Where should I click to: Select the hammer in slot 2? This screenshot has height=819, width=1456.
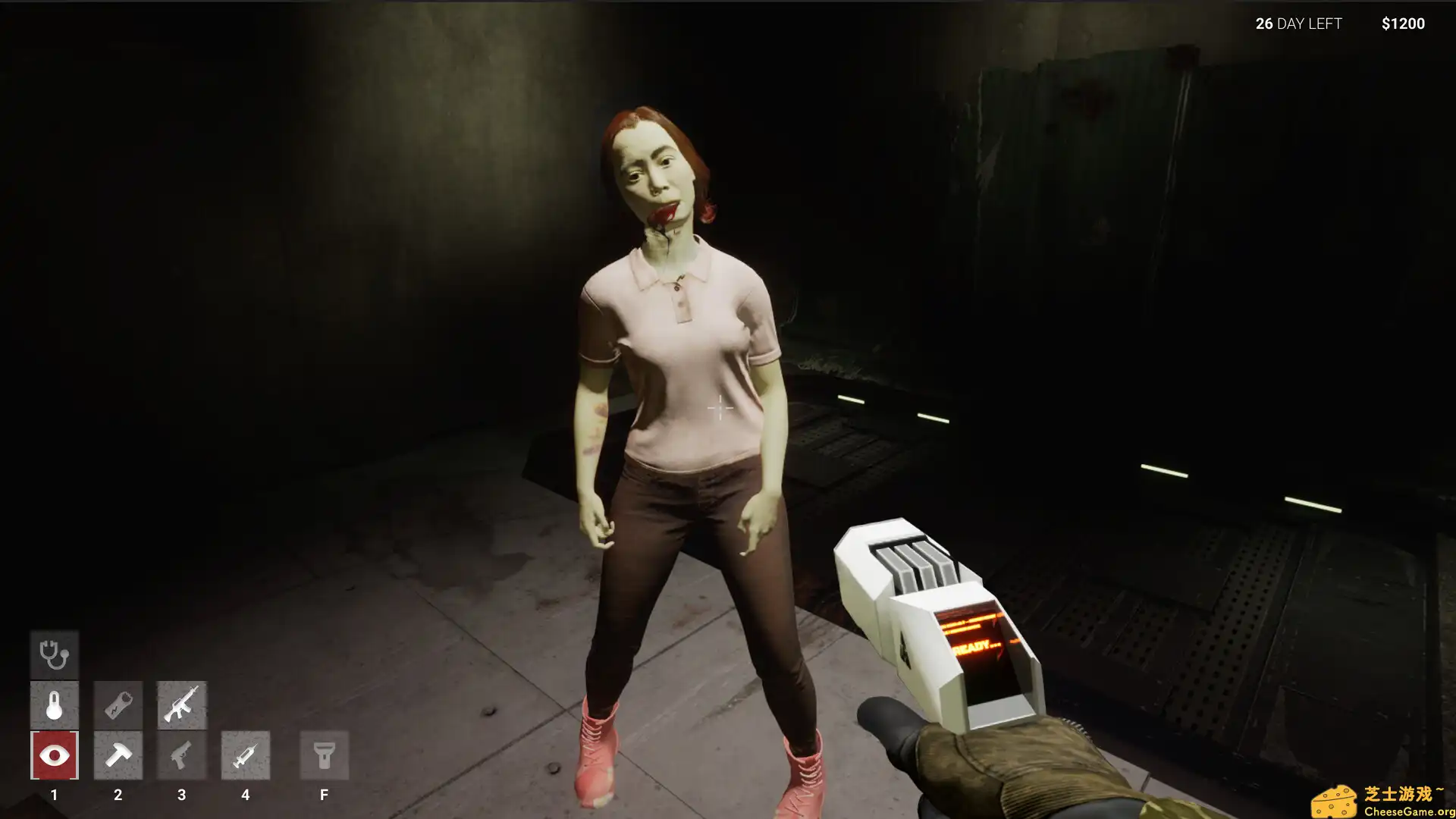pyautogui.click(x=118, y=755)
